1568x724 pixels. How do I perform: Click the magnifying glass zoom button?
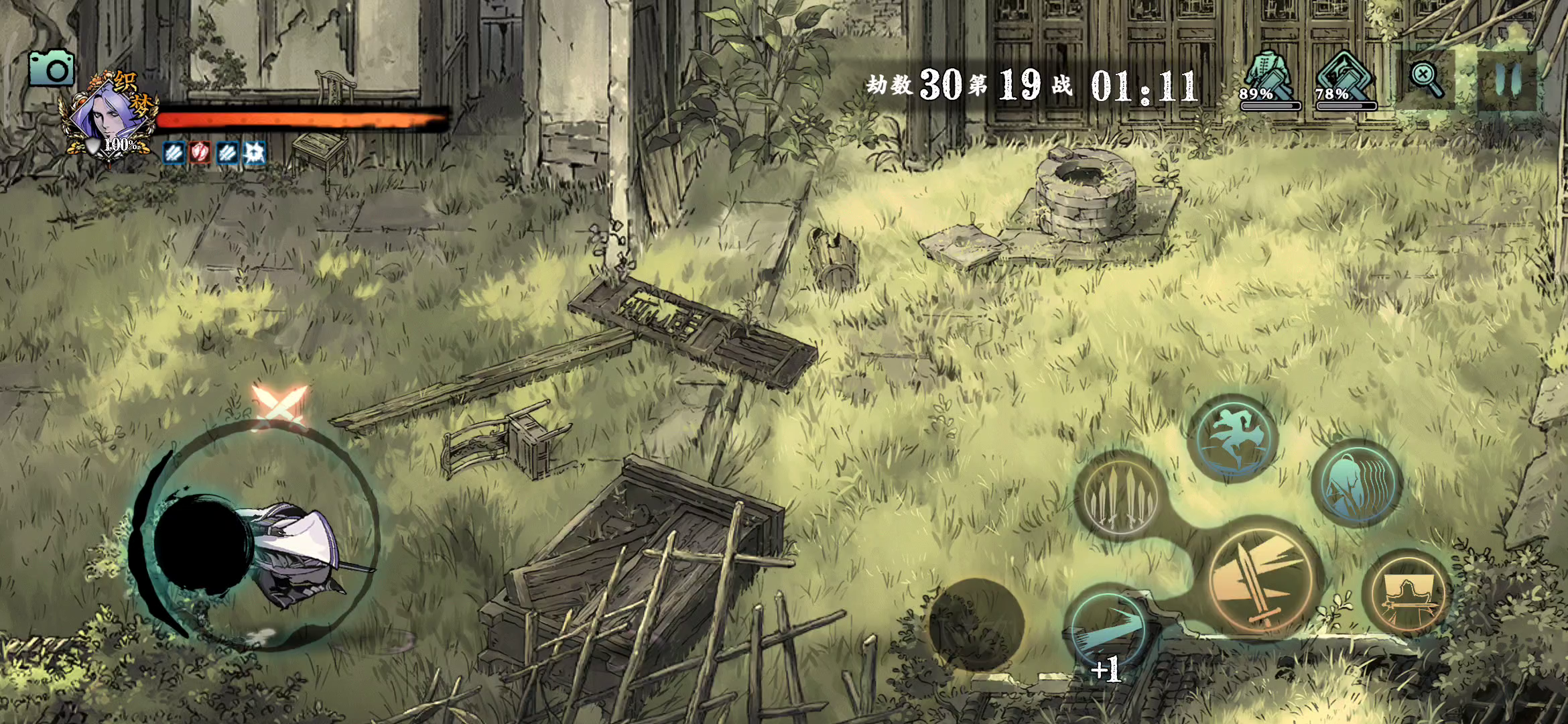coord(1426,80)
